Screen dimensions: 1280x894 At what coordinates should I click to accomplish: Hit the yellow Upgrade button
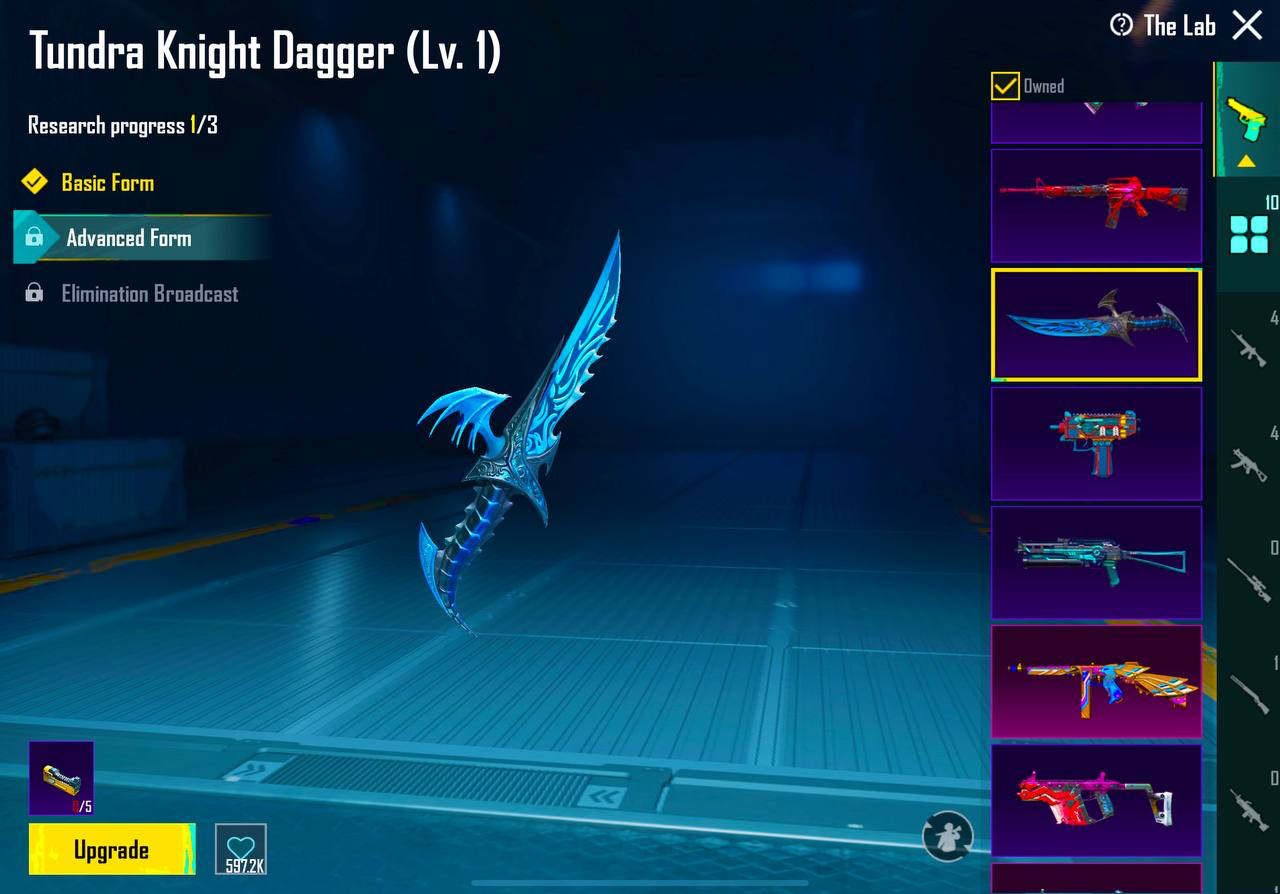pyautogui.click(x=111, y=849)
